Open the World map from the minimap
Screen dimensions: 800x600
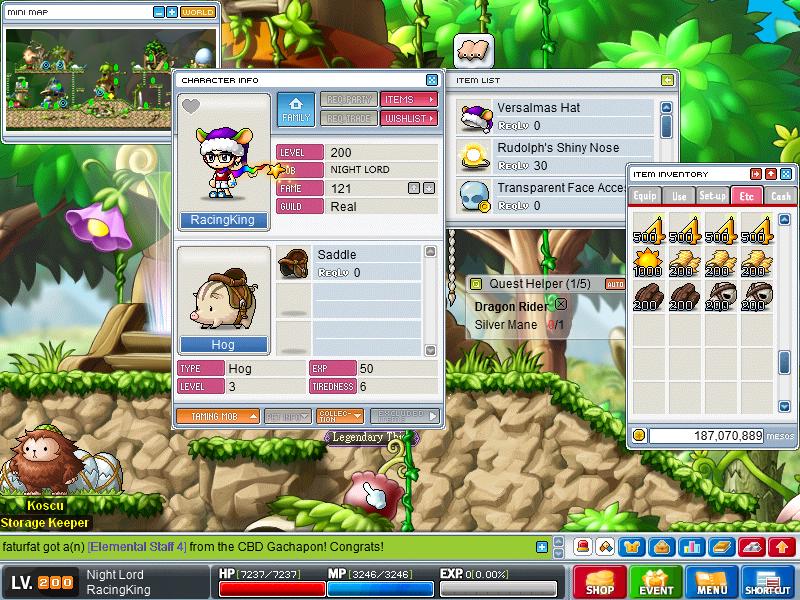click(198, 12)
